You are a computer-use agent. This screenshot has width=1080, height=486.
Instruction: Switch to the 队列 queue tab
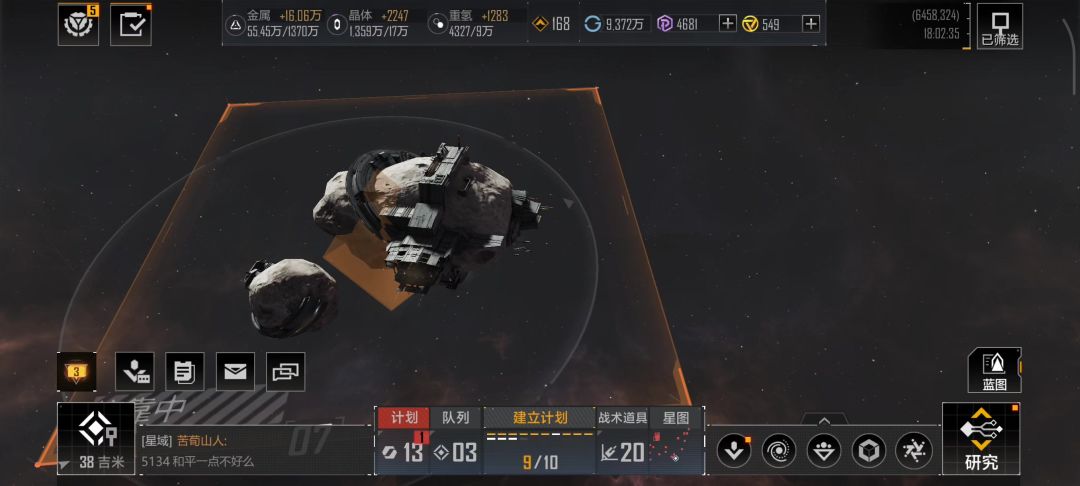pos(455,418)
